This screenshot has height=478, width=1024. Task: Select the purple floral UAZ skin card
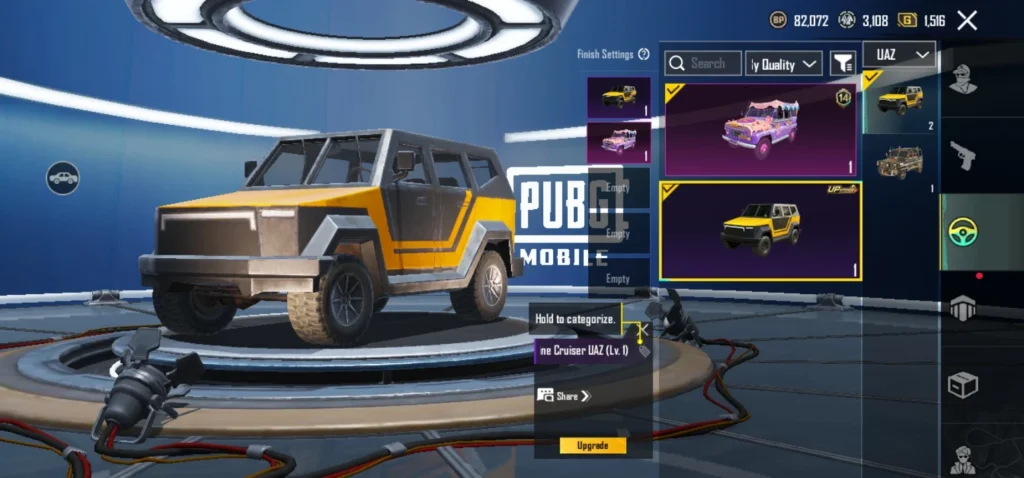pyautogui.click(x=761, y=130)
